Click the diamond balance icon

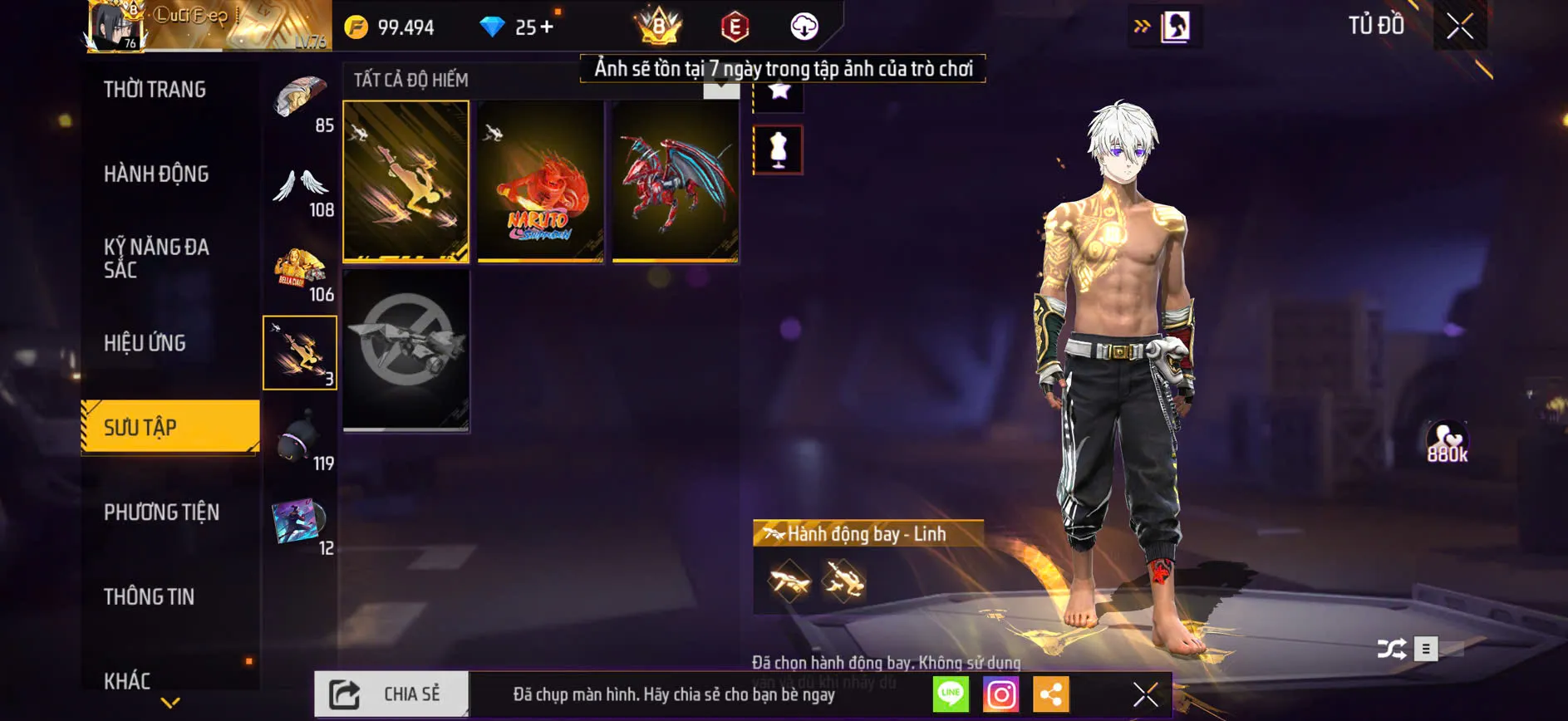point(495,26)
